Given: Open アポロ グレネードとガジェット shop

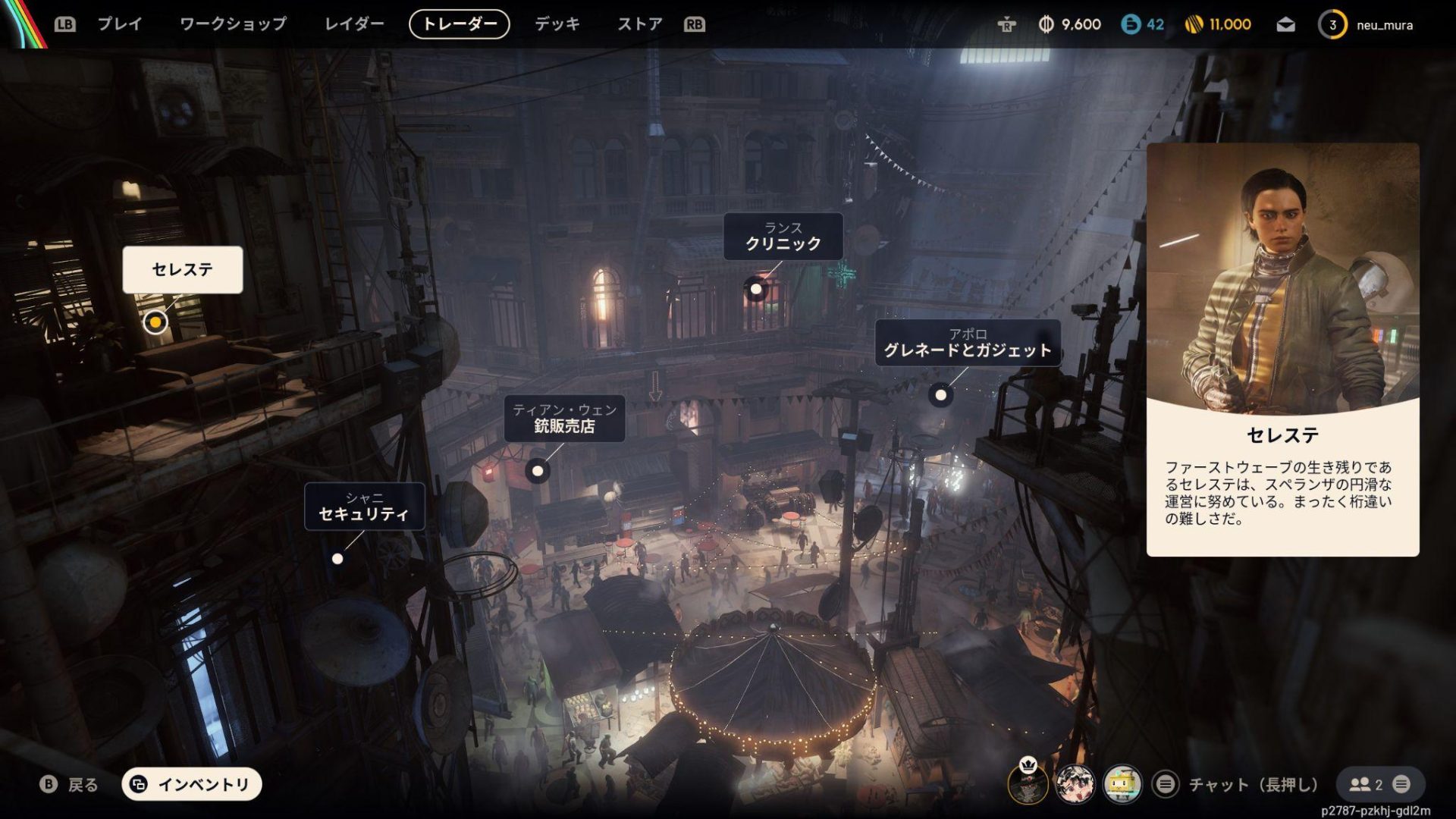Looking at the screenshot, I should (968, 343).
